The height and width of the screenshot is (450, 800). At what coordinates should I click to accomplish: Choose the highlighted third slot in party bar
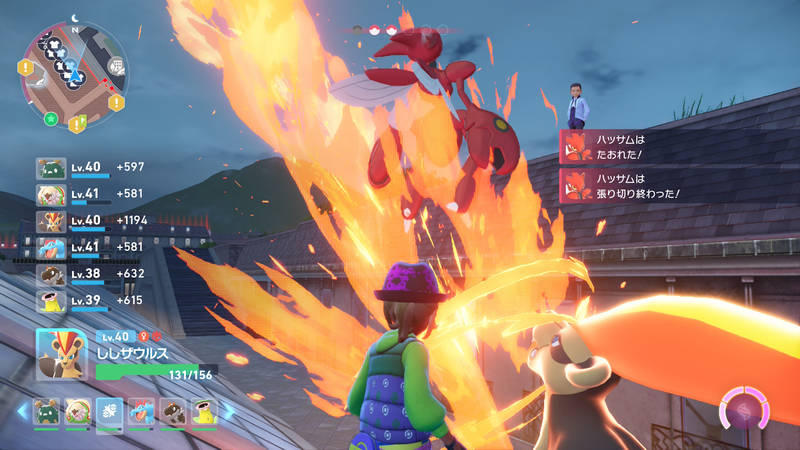[x=110, y=411]
